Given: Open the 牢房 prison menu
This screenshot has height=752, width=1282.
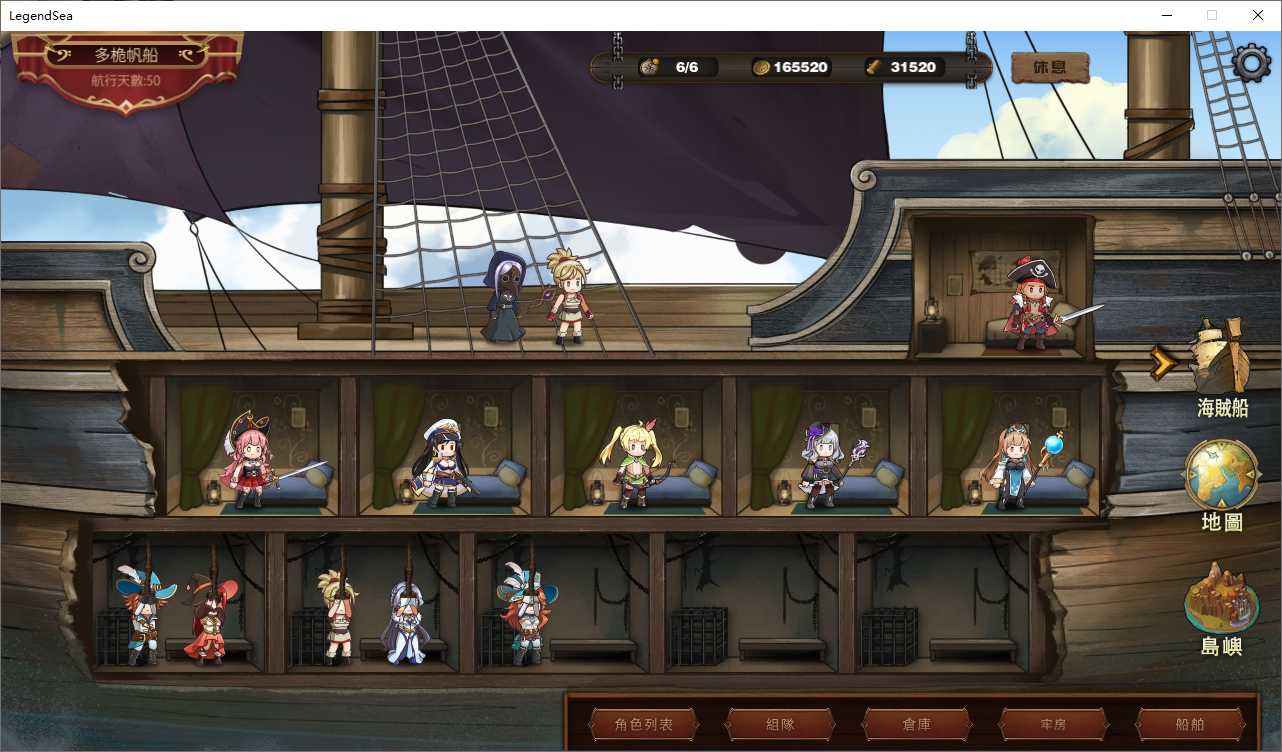Looking at the screenshot, I should pos(1053,724).
